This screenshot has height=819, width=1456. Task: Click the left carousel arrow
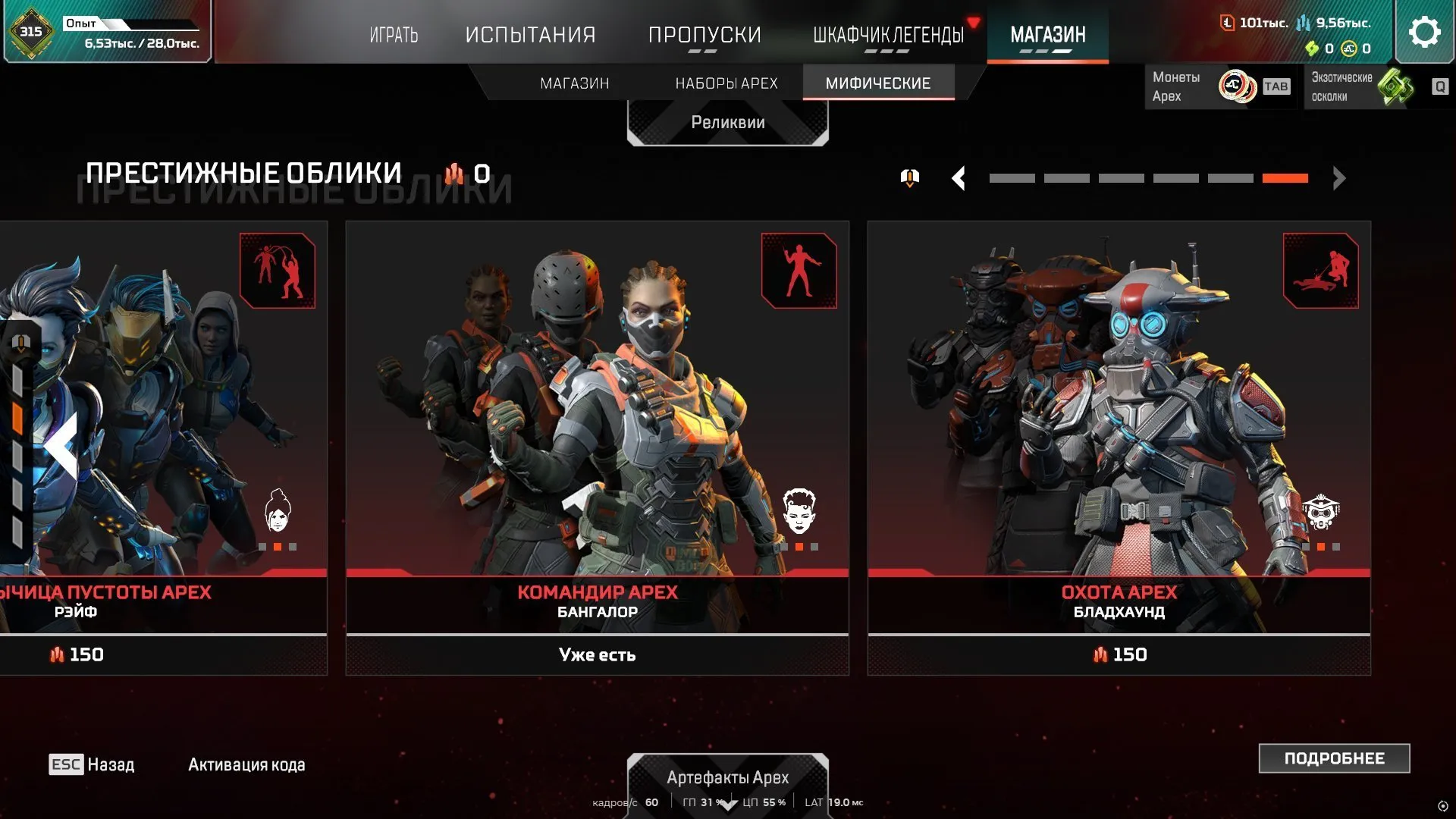pos(959,177)
